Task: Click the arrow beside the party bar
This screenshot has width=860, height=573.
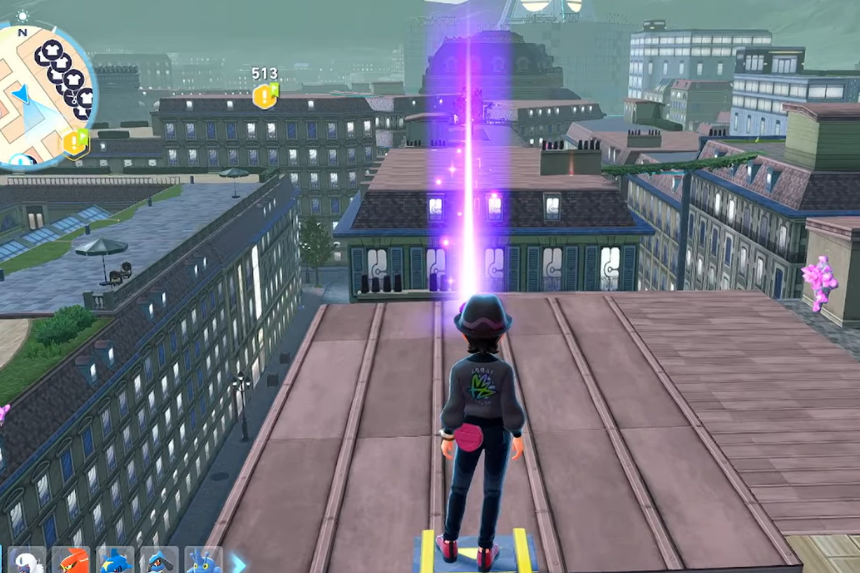Action: click(x=238, y=562)
